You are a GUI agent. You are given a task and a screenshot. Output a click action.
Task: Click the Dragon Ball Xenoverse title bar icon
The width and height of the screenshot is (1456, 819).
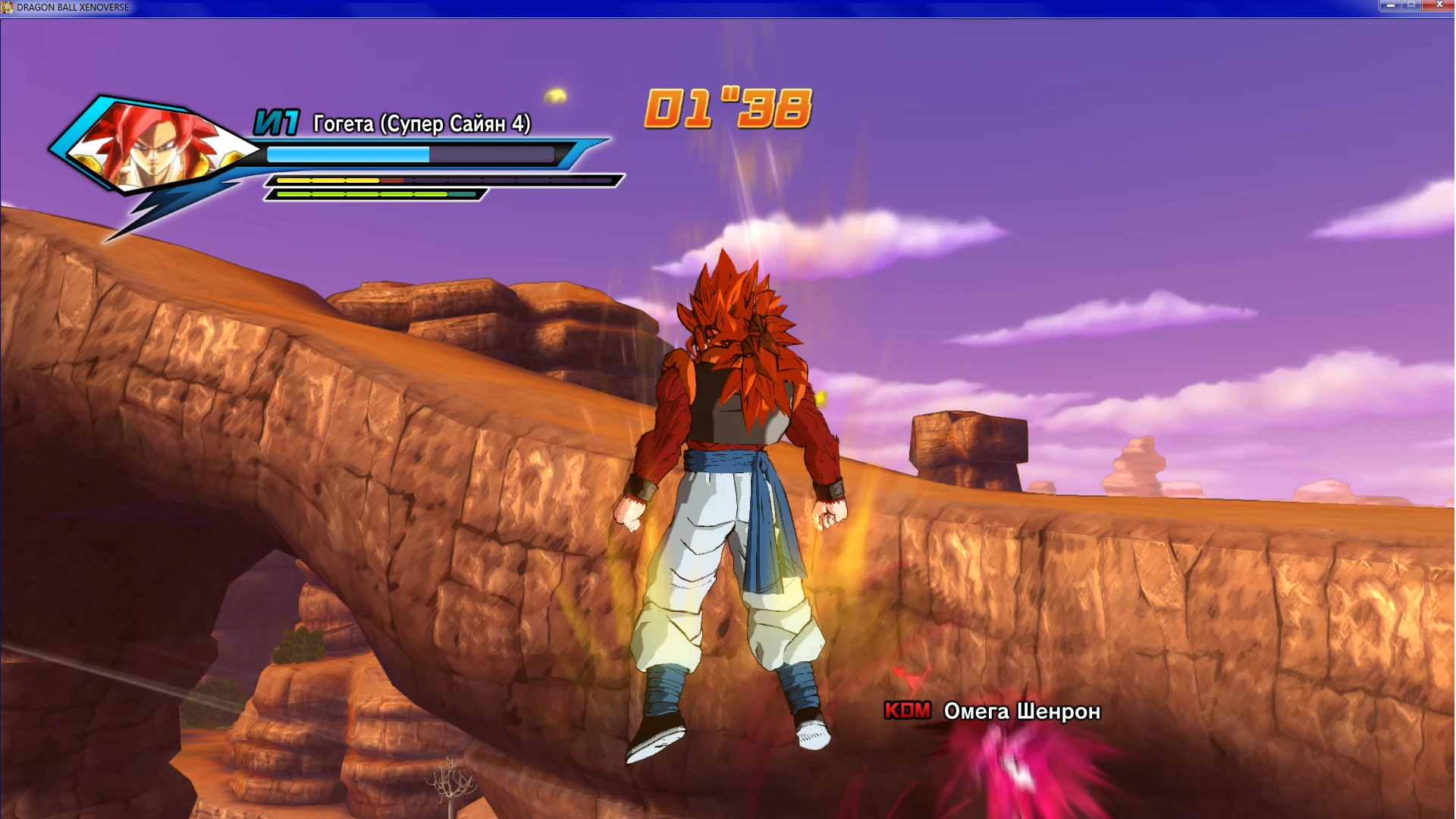[x=8, y=6]
